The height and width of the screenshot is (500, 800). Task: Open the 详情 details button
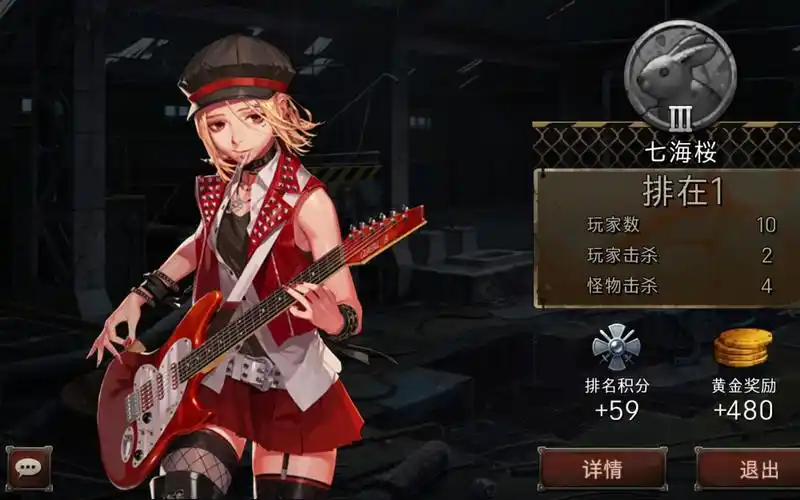pos(602,469)
